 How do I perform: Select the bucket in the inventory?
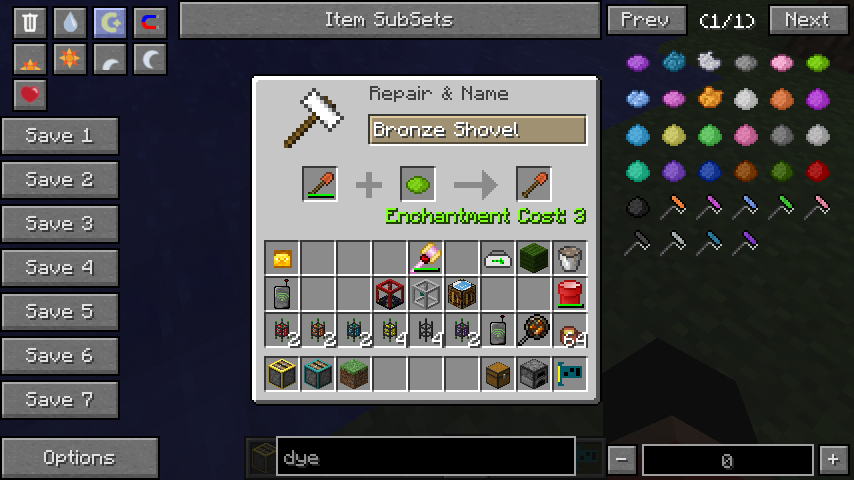[570, 258]
